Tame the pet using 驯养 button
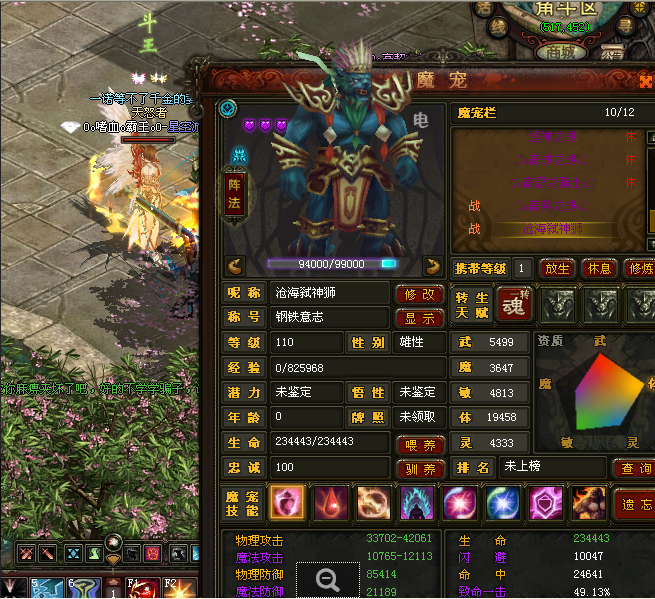The image size is (655, 599). pyautogui.click(x=421, y=469)
